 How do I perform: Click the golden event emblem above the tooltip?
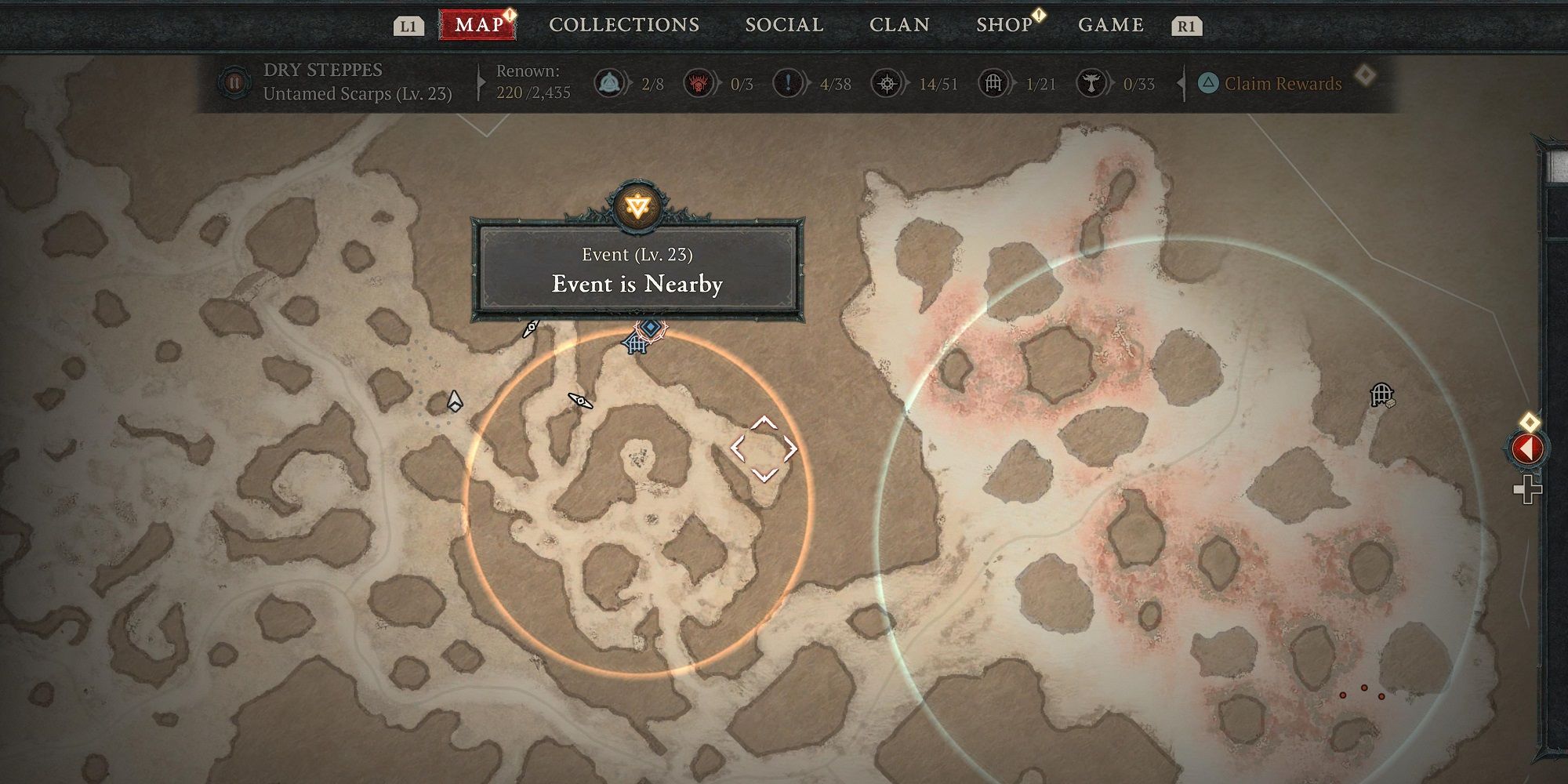[639, 205]
